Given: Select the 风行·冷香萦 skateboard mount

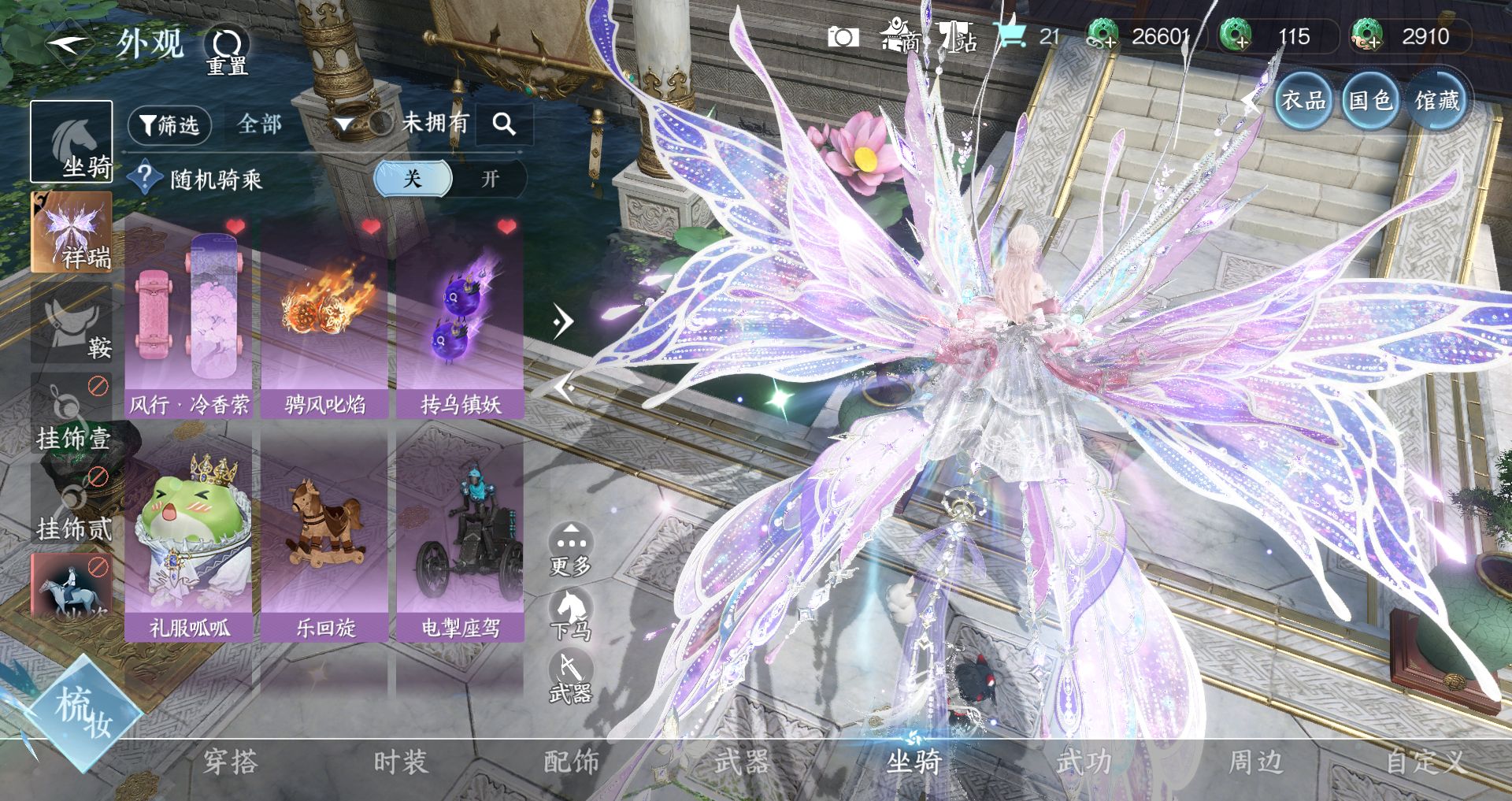Looking at the screenshot, I should (188, 318).
